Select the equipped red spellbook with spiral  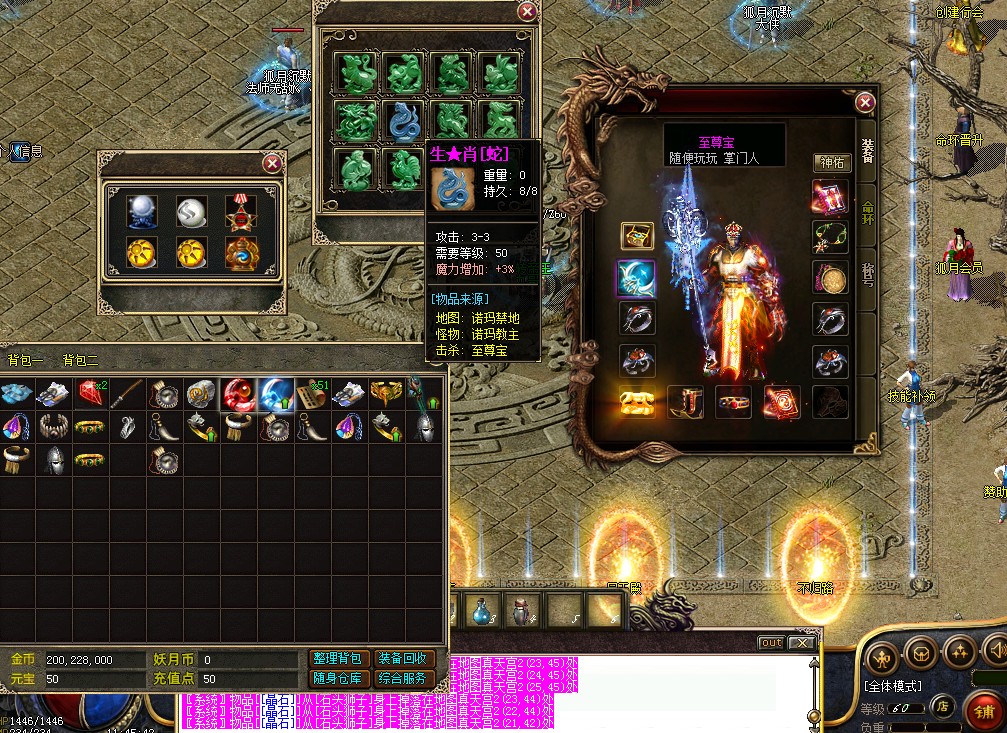click(x=782, y=401)
